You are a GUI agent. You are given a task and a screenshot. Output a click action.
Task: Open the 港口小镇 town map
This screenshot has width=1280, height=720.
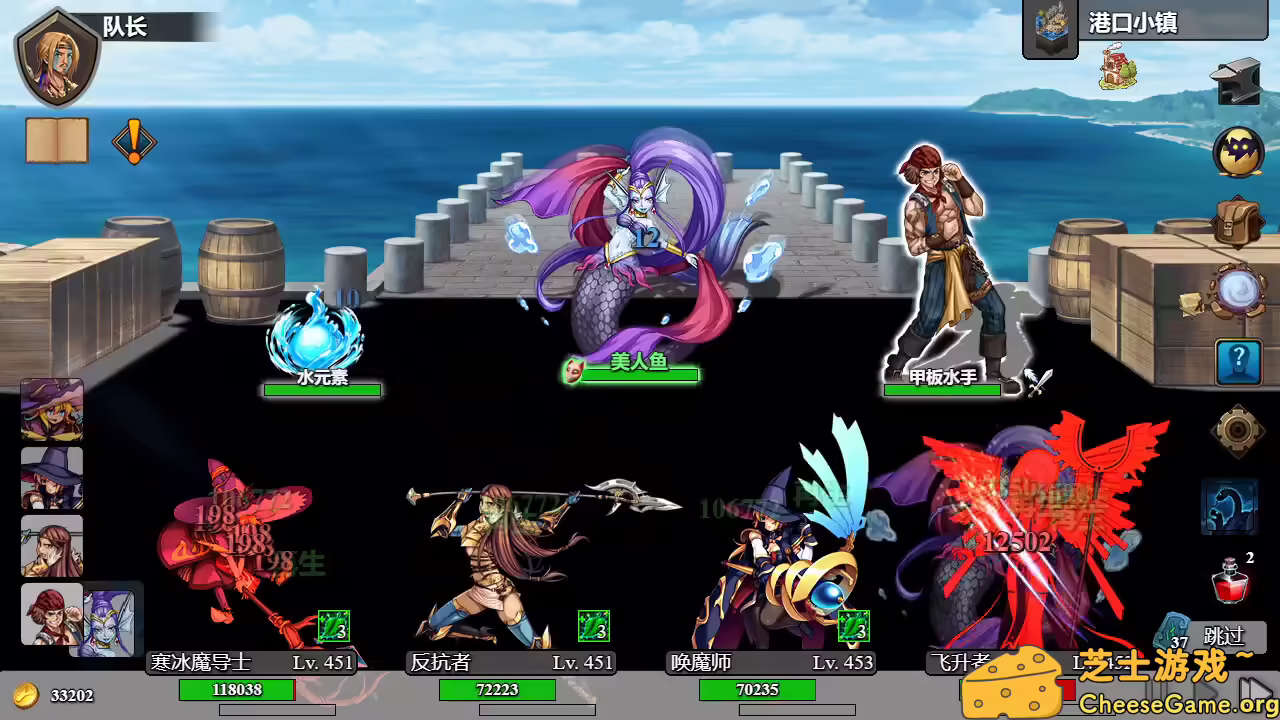pyautogui.click(x=1050, y=28)
